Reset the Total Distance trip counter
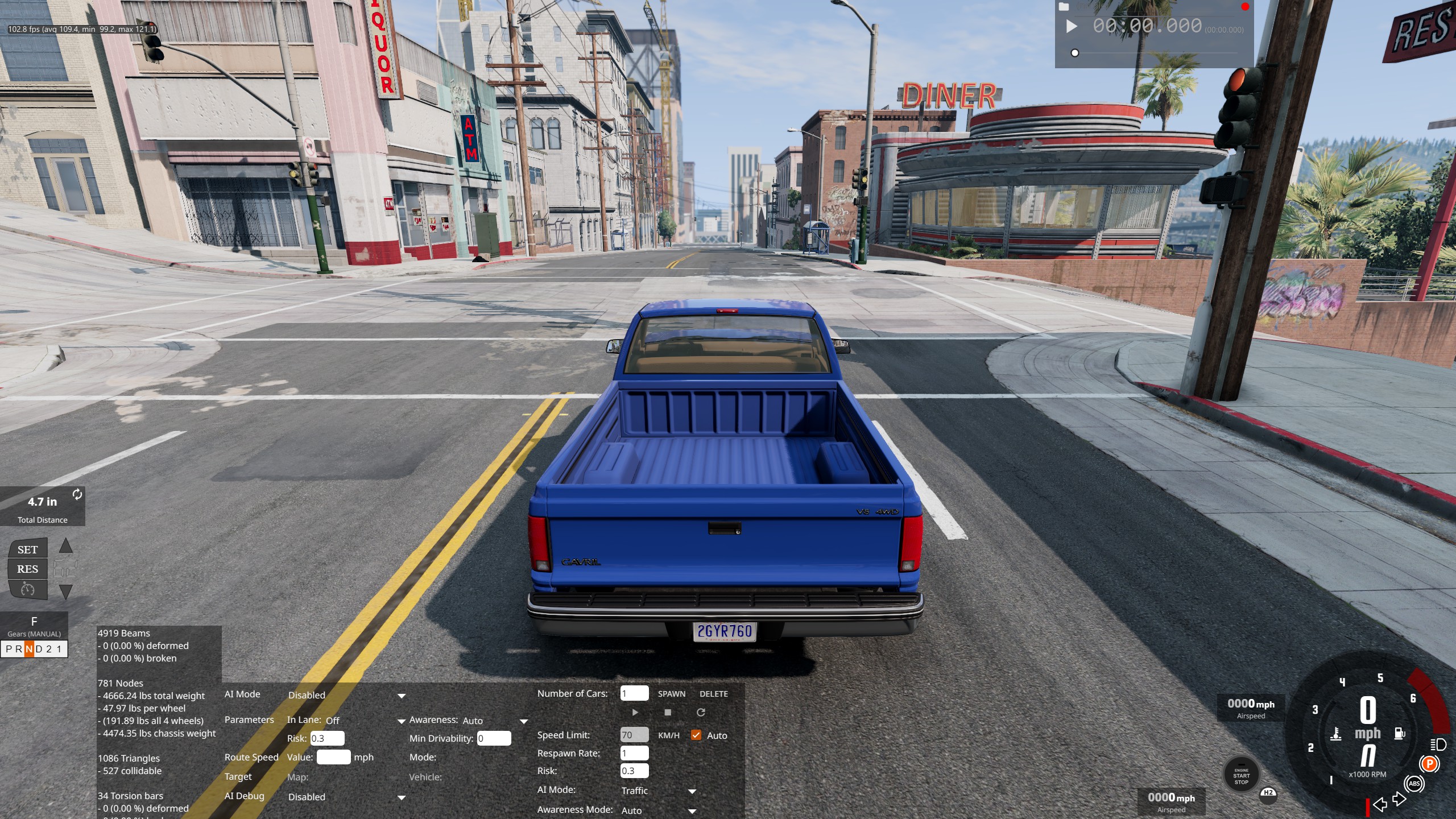This screenshot has height=819, width=1456. [x=77, y=495]
